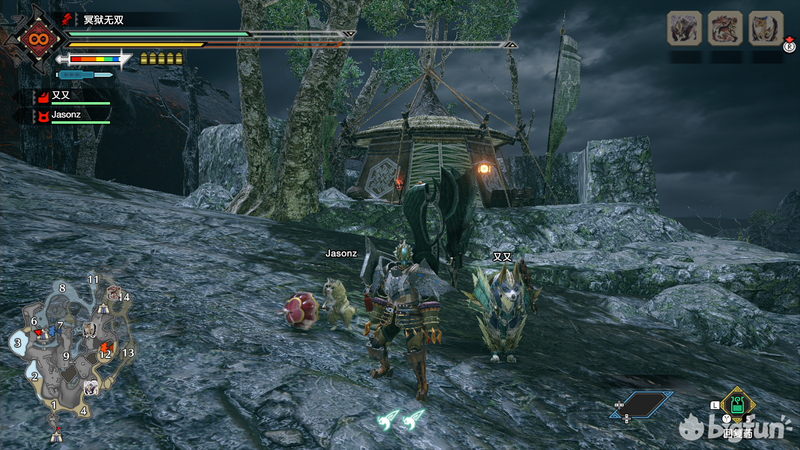The image size is (800, 450).
Task: Click the blue parallelogram action bar panel
Action: 642,404
